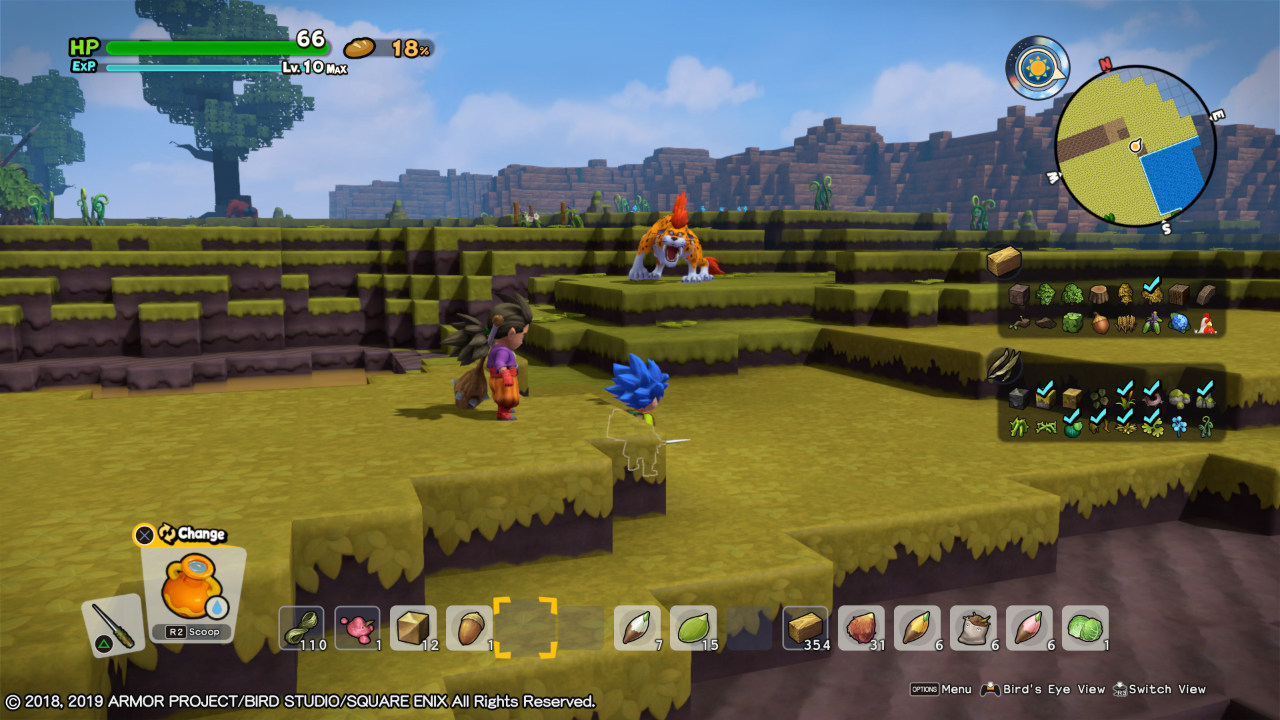1280x720 pixels.
Task: Pick the cabbage hotbar slot
Action: pyautogui.click(x=1085, y=628)
